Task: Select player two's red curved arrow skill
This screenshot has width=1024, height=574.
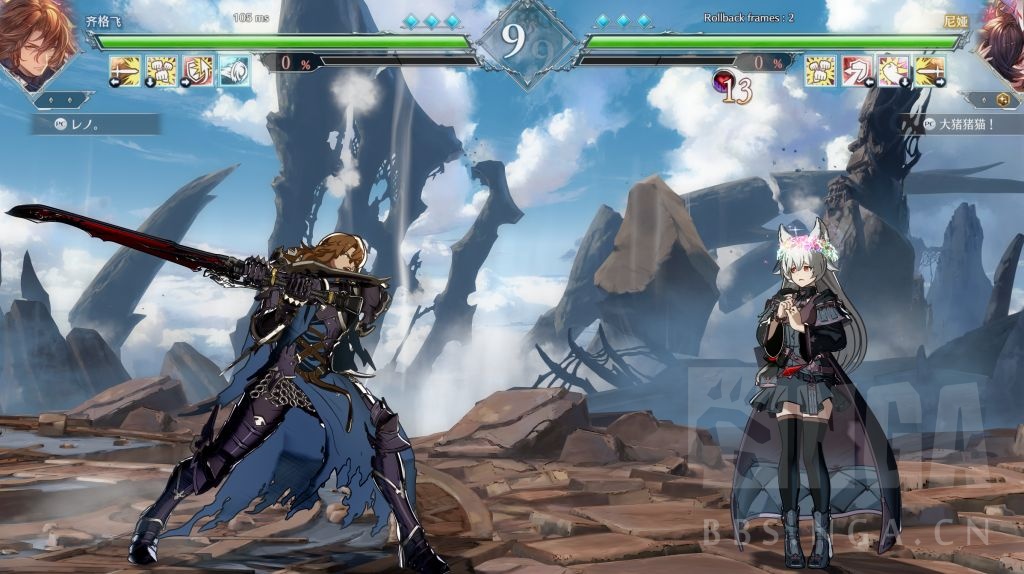Action: coord(858,70)
